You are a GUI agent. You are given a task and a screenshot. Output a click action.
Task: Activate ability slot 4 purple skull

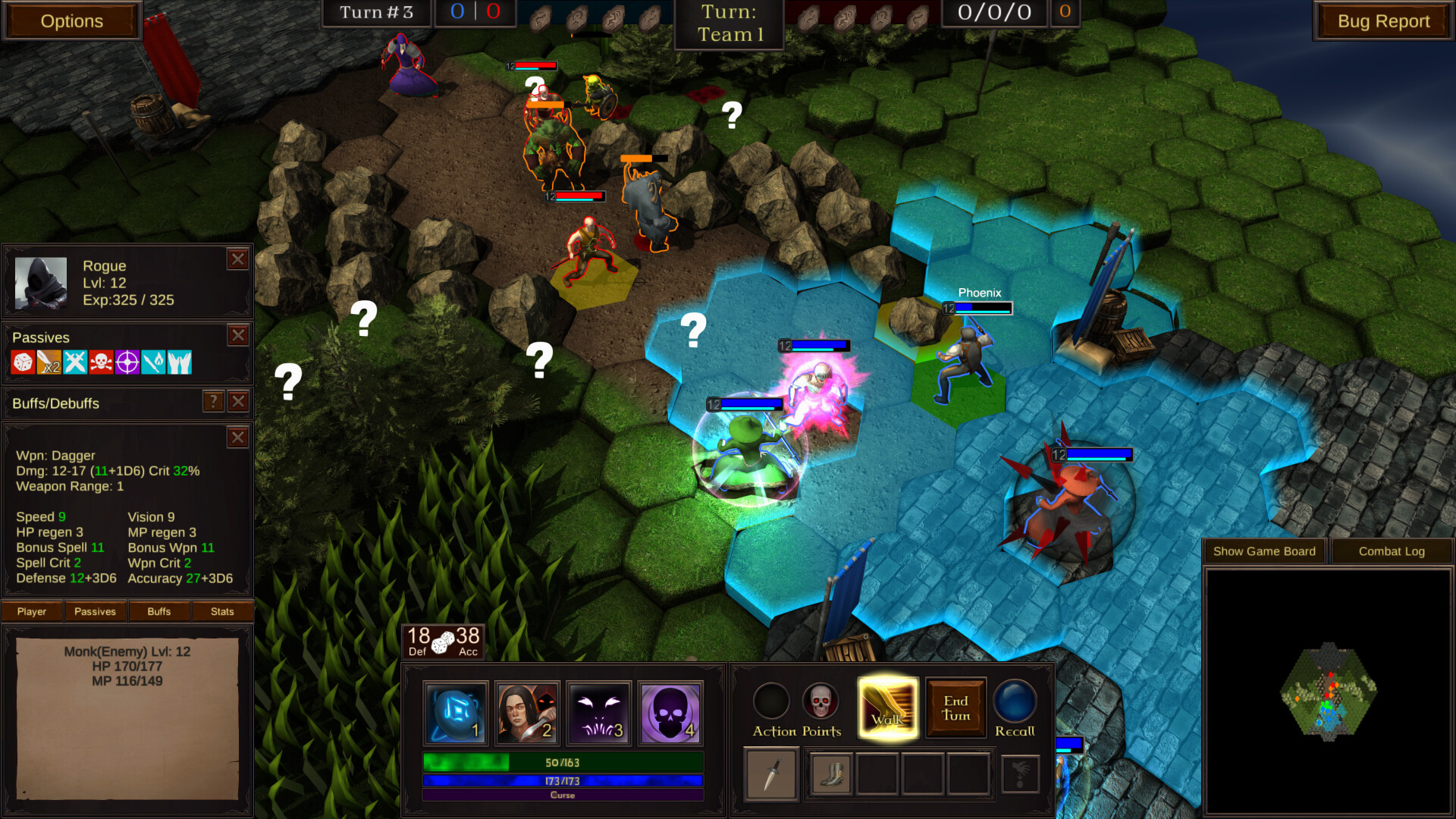tap(670, 711)
